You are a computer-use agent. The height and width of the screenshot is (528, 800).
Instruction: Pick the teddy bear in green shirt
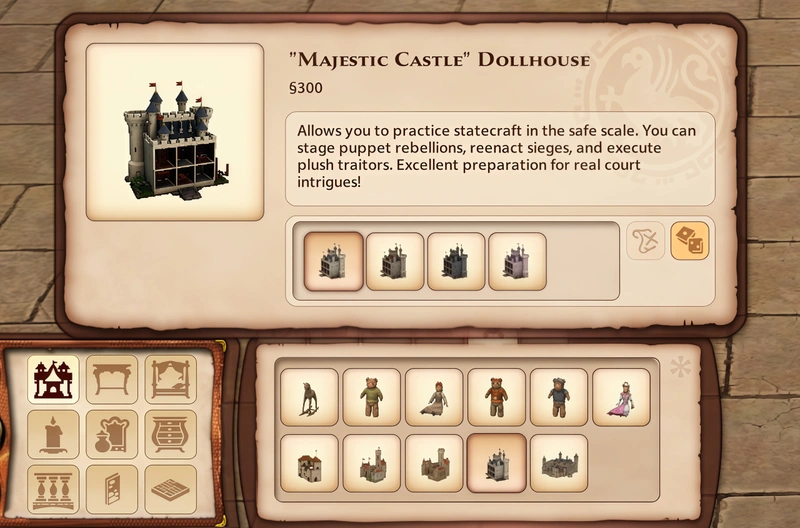point(372,398)
